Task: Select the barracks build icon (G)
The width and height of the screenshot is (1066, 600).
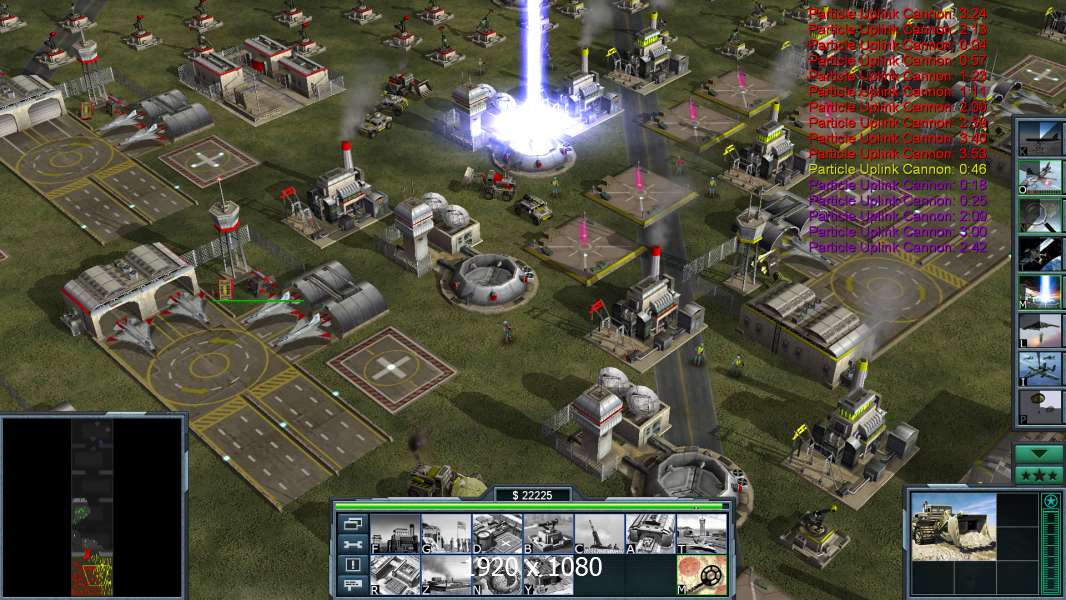Action: pyautogui.click(x=445, y=533)
